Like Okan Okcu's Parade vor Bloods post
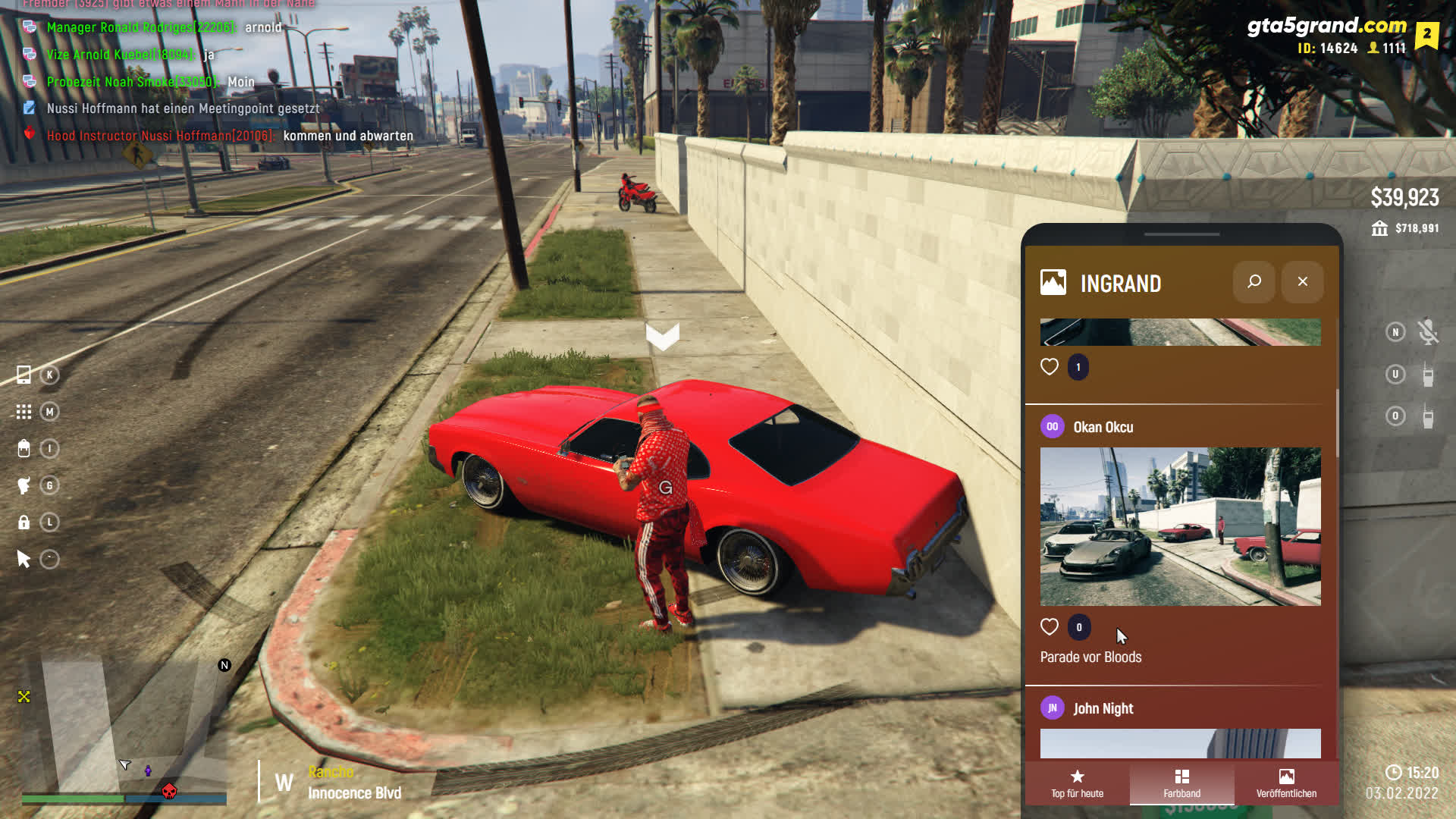This screenshot has width=1456, height=819. point(1050,627)
